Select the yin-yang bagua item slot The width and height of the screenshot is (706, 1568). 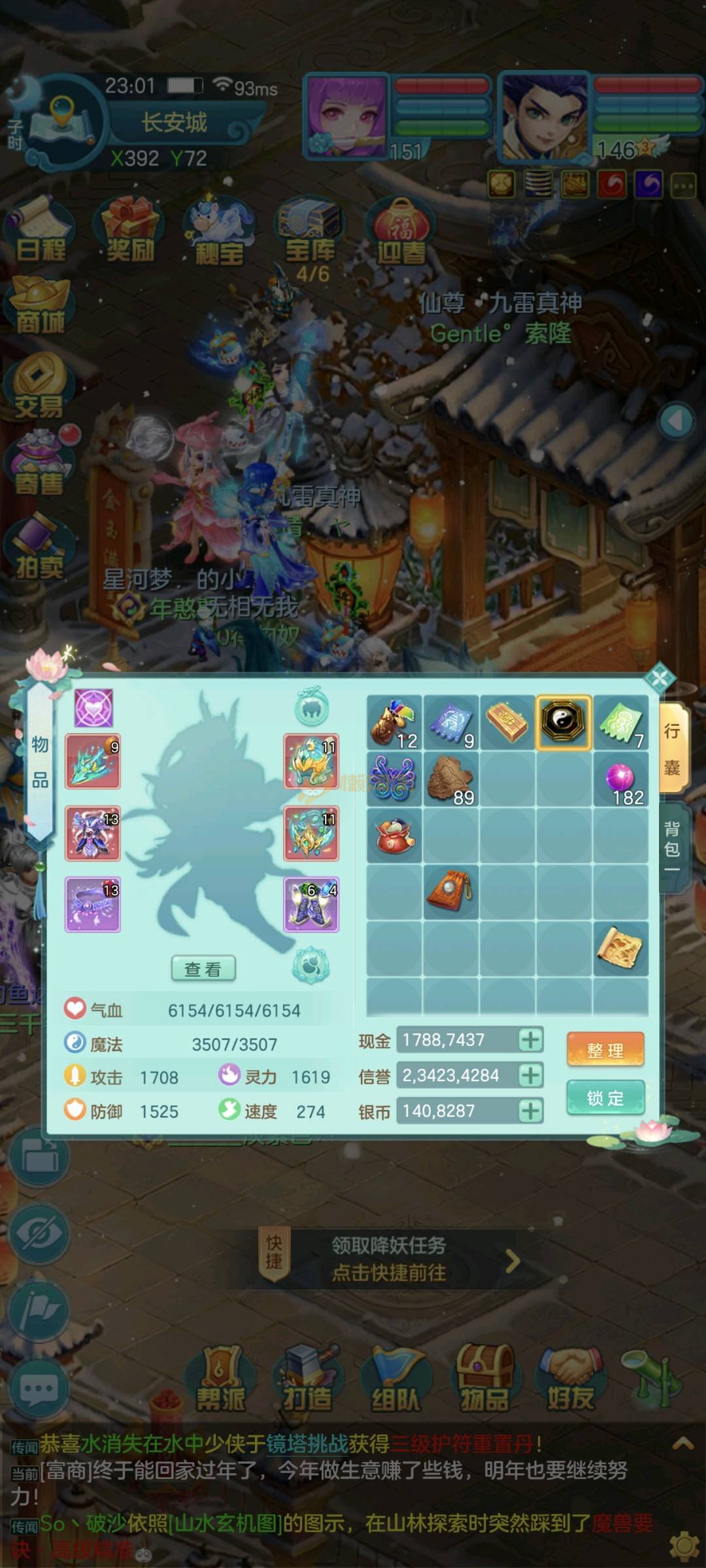(563, 721)
